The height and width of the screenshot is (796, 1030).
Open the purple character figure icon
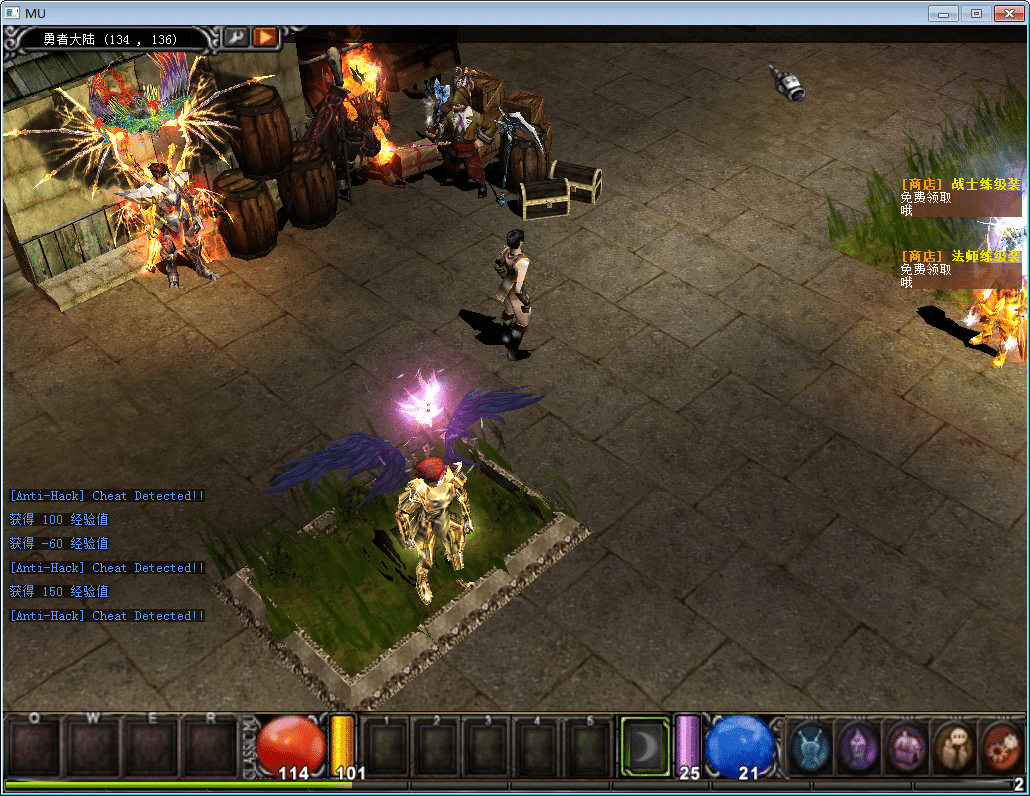point(858,746)
